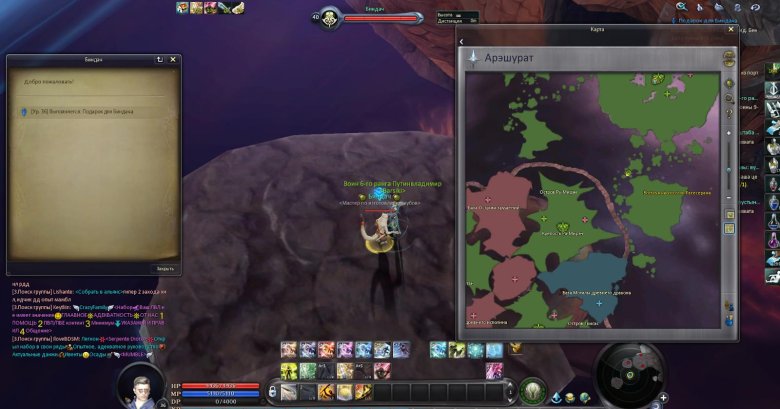The image size is (780, 409).
Task: Click the Закрыть button in the dialogue
Action: coord(165,268)
